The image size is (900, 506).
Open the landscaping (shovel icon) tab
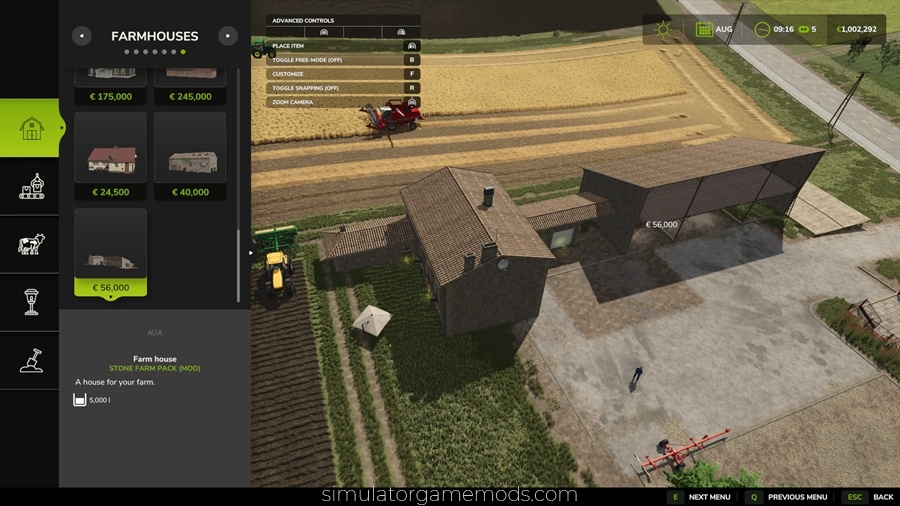32,360
